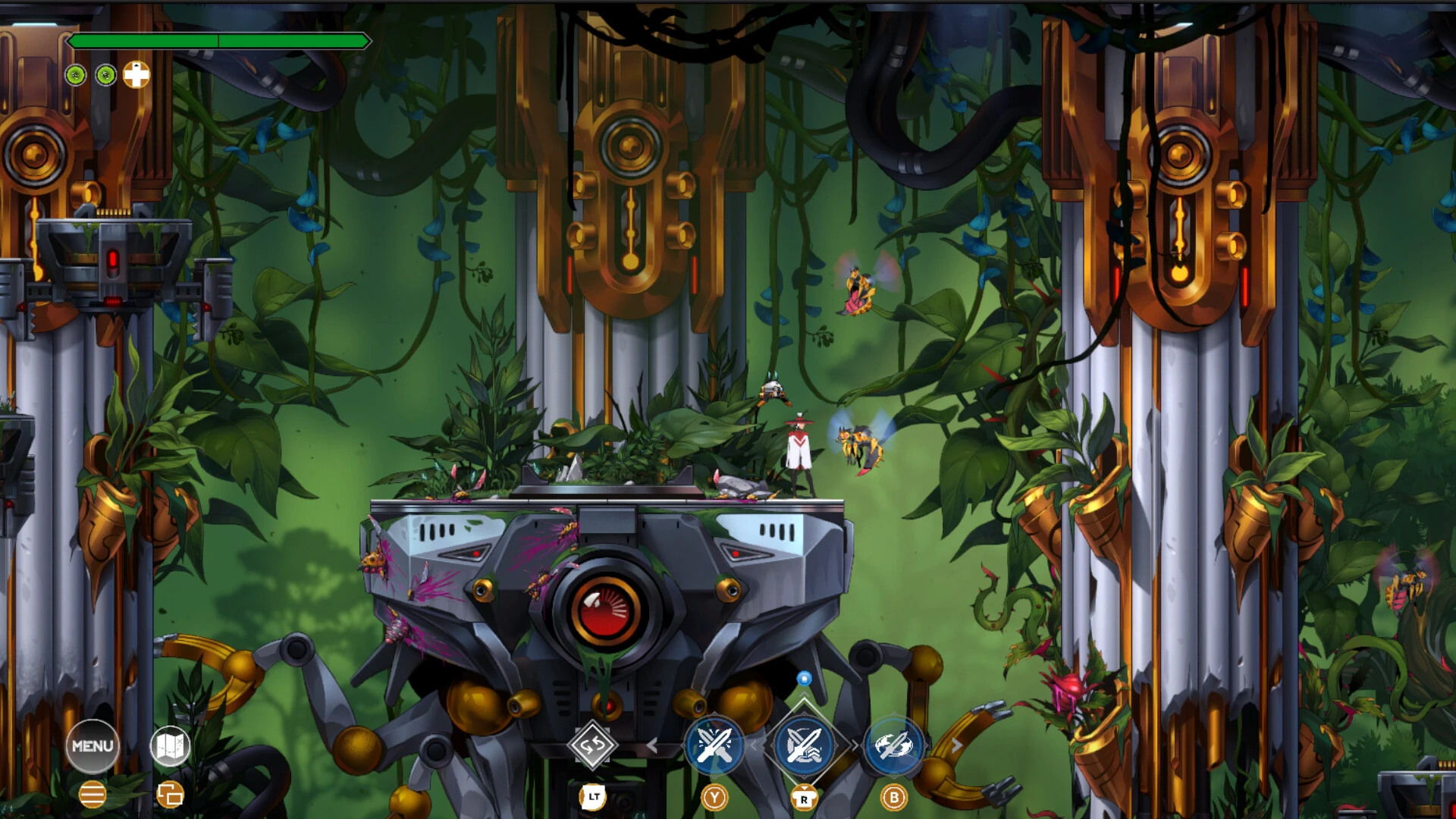The height and width of the screenshot is (819, 1456).
Task: Click the orange healing cross icon
Action: coord(136,76)
